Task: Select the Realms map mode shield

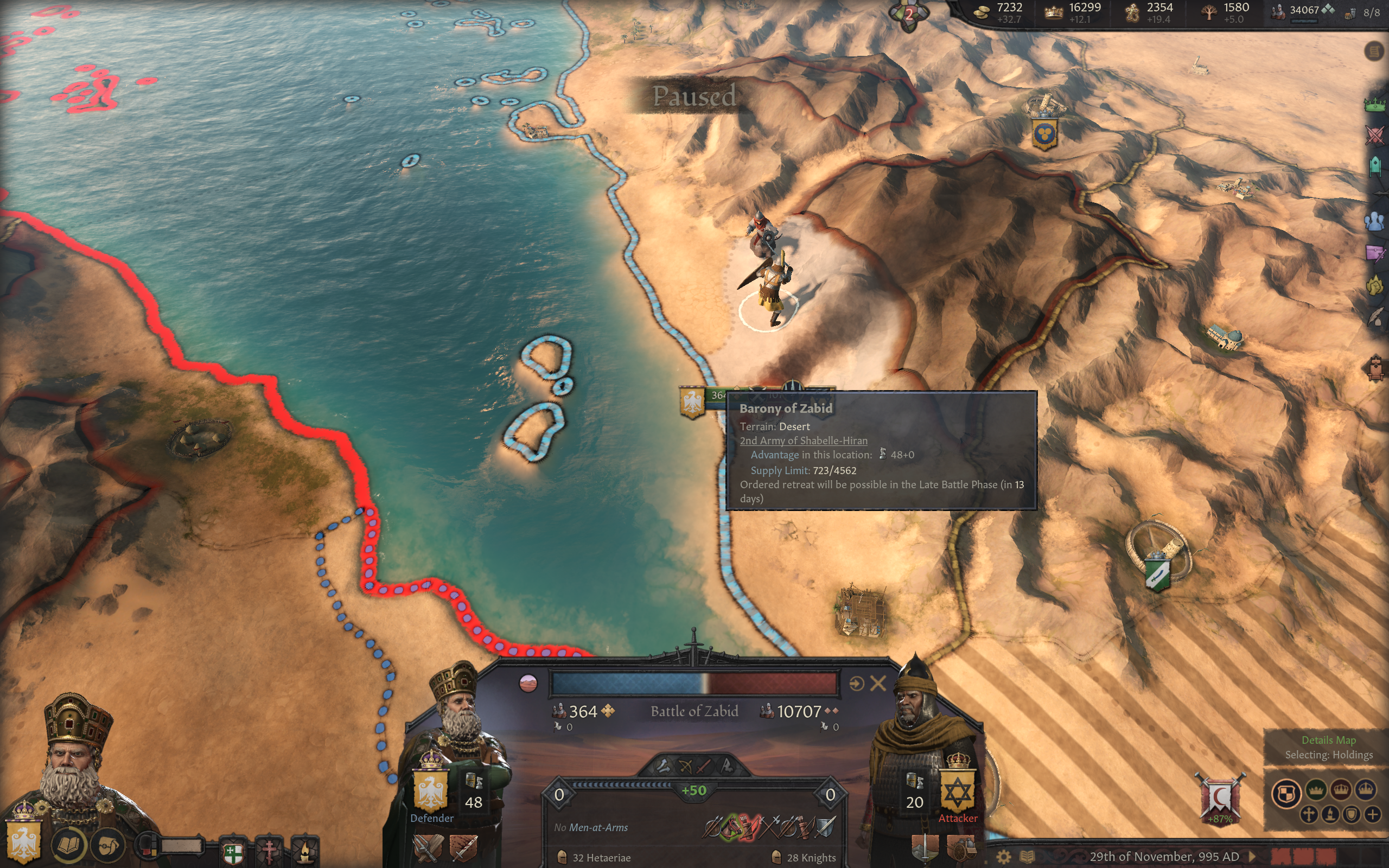Action: [x=1286, y=794]
